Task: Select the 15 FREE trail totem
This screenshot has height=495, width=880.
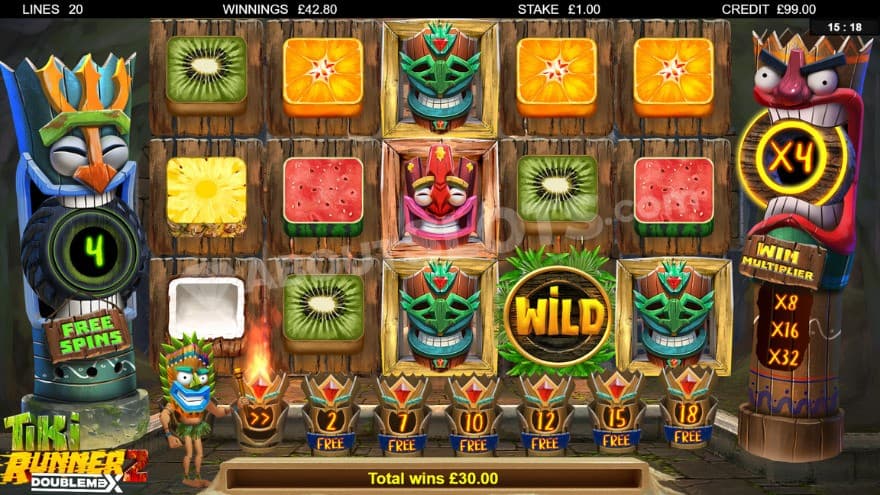Action: click(x=616, y=412)
